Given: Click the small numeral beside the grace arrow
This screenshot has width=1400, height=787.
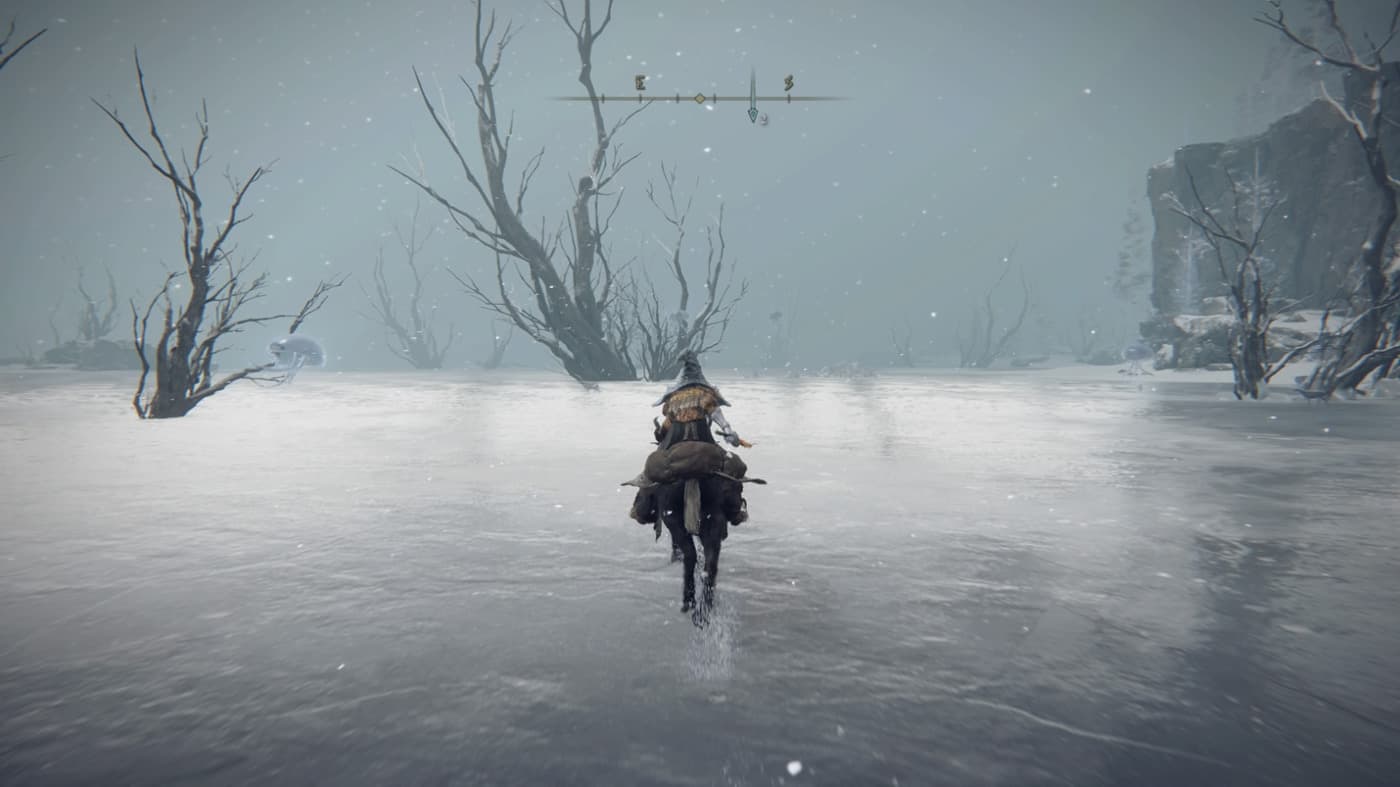Looking at the screenshot, I should [x=764, y=118].
